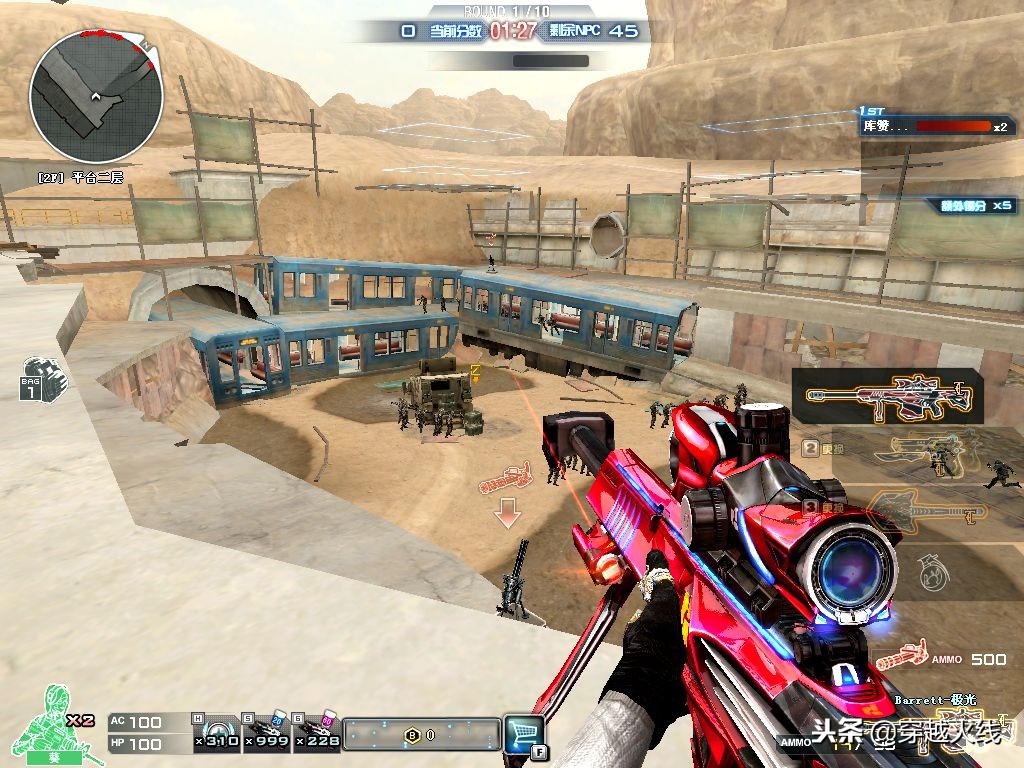Select the grenade weapon slot
1024x768 pixels.
[x=927, y=572]
